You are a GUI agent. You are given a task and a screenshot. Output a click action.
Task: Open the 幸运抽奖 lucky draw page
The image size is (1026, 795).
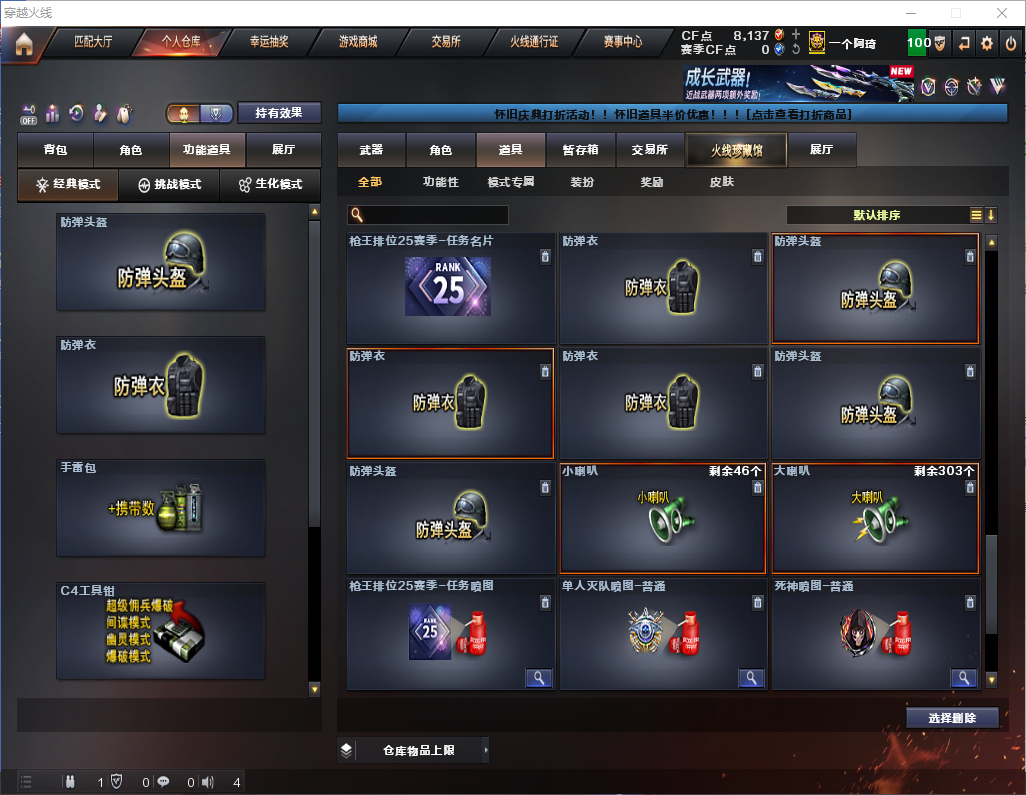coord(268,43)
